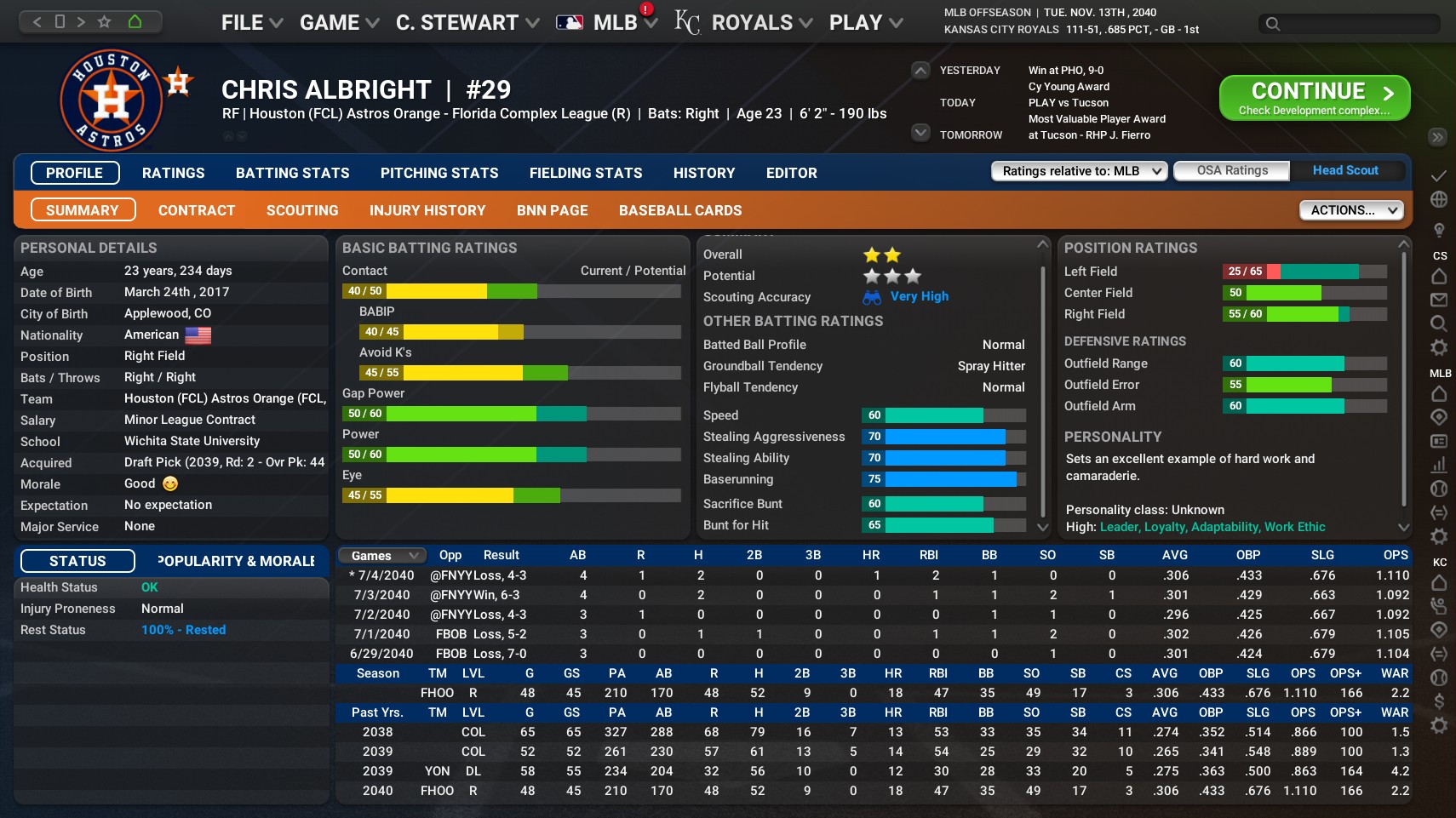Click the globe league icon in right sidebar
Viewport: 1456px width, 818px height.
(1439, 201)
